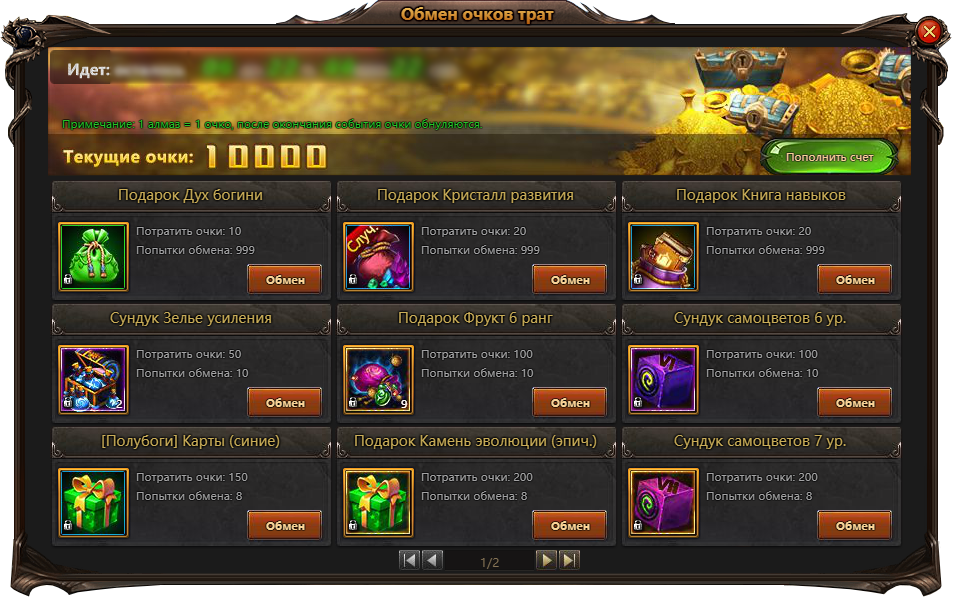
Task: Select the Книга навыков gift icon
Action: (x=663, y=257)
